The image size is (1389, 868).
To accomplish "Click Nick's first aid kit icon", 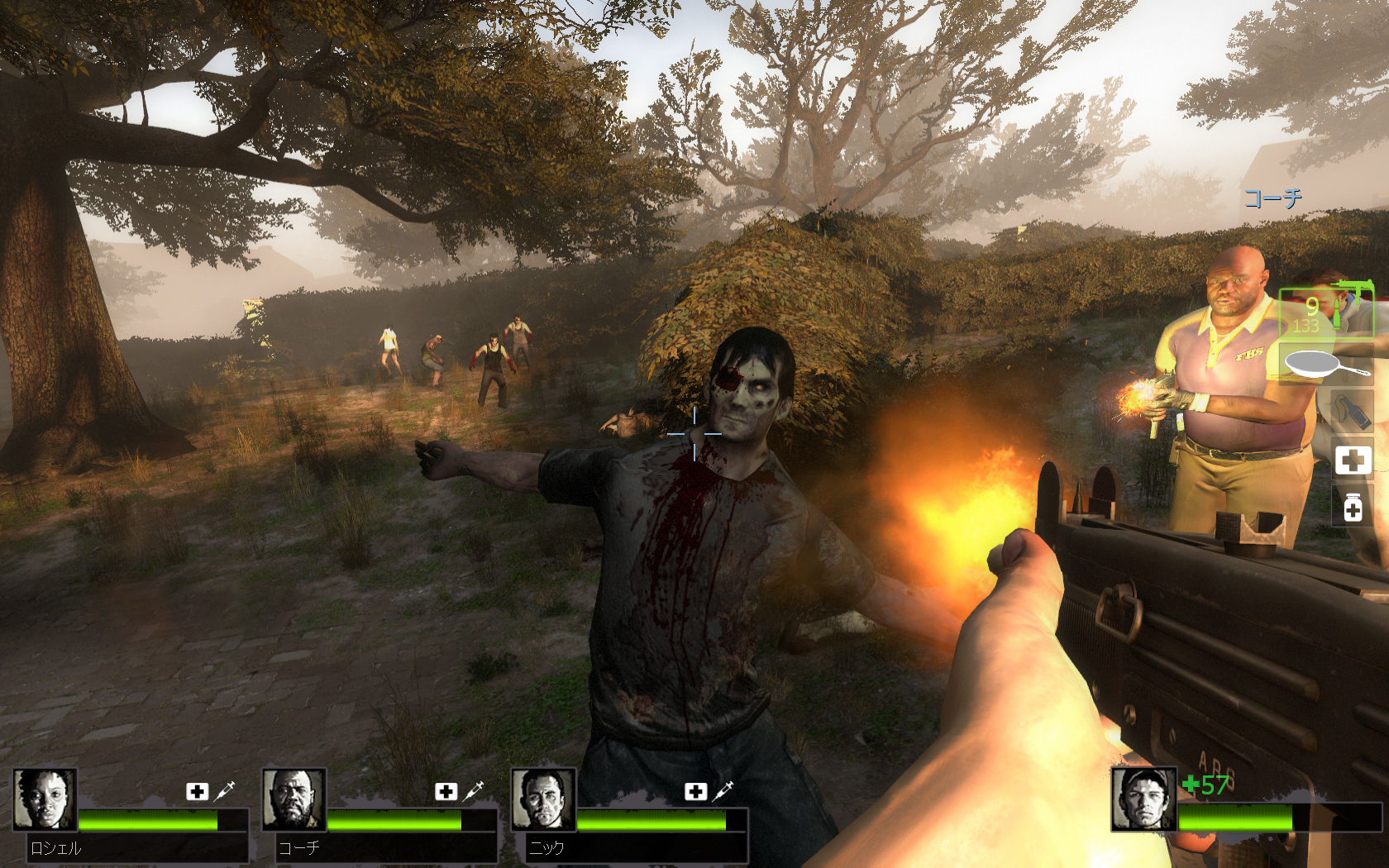I will pos(695,791).
